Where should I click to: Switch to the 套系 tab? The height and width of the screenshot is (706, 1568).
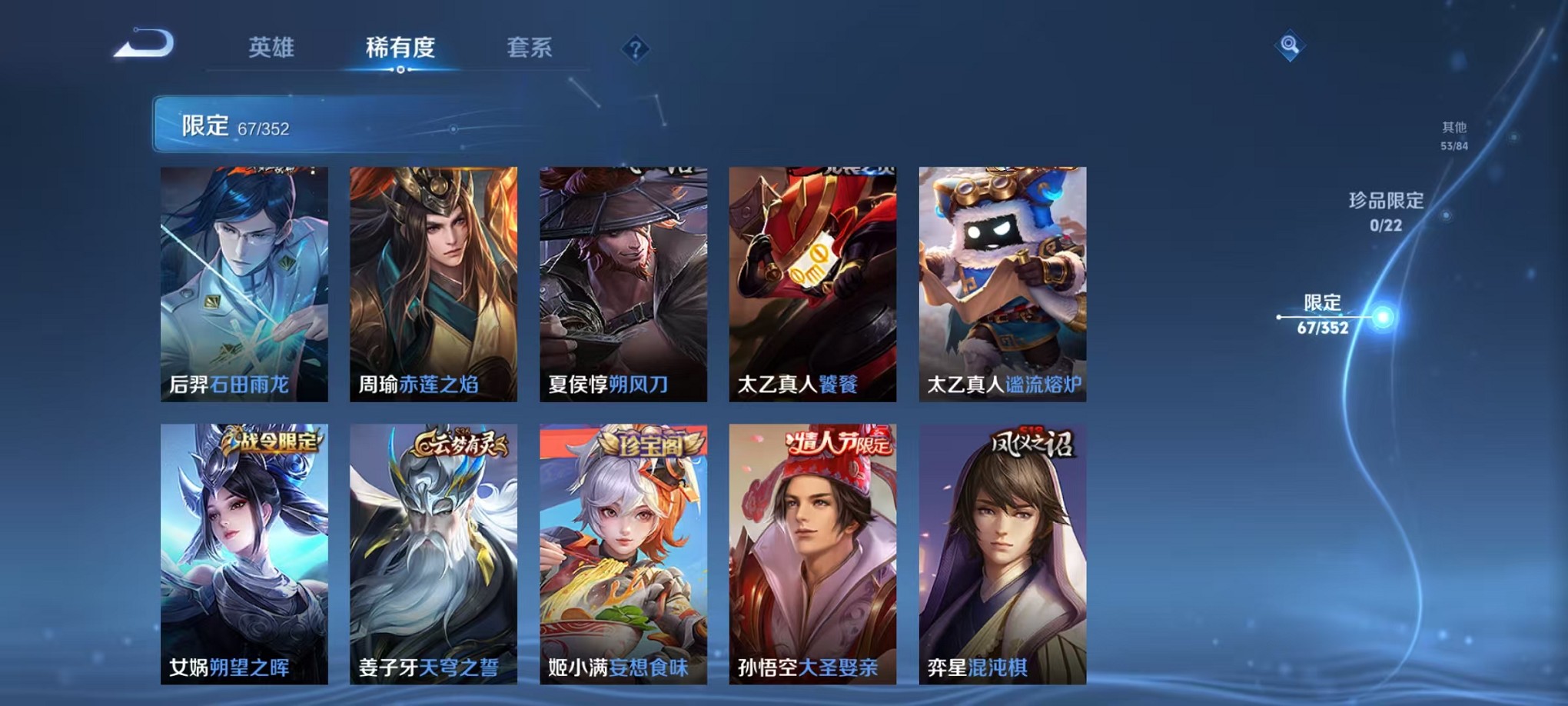point(535,48)
